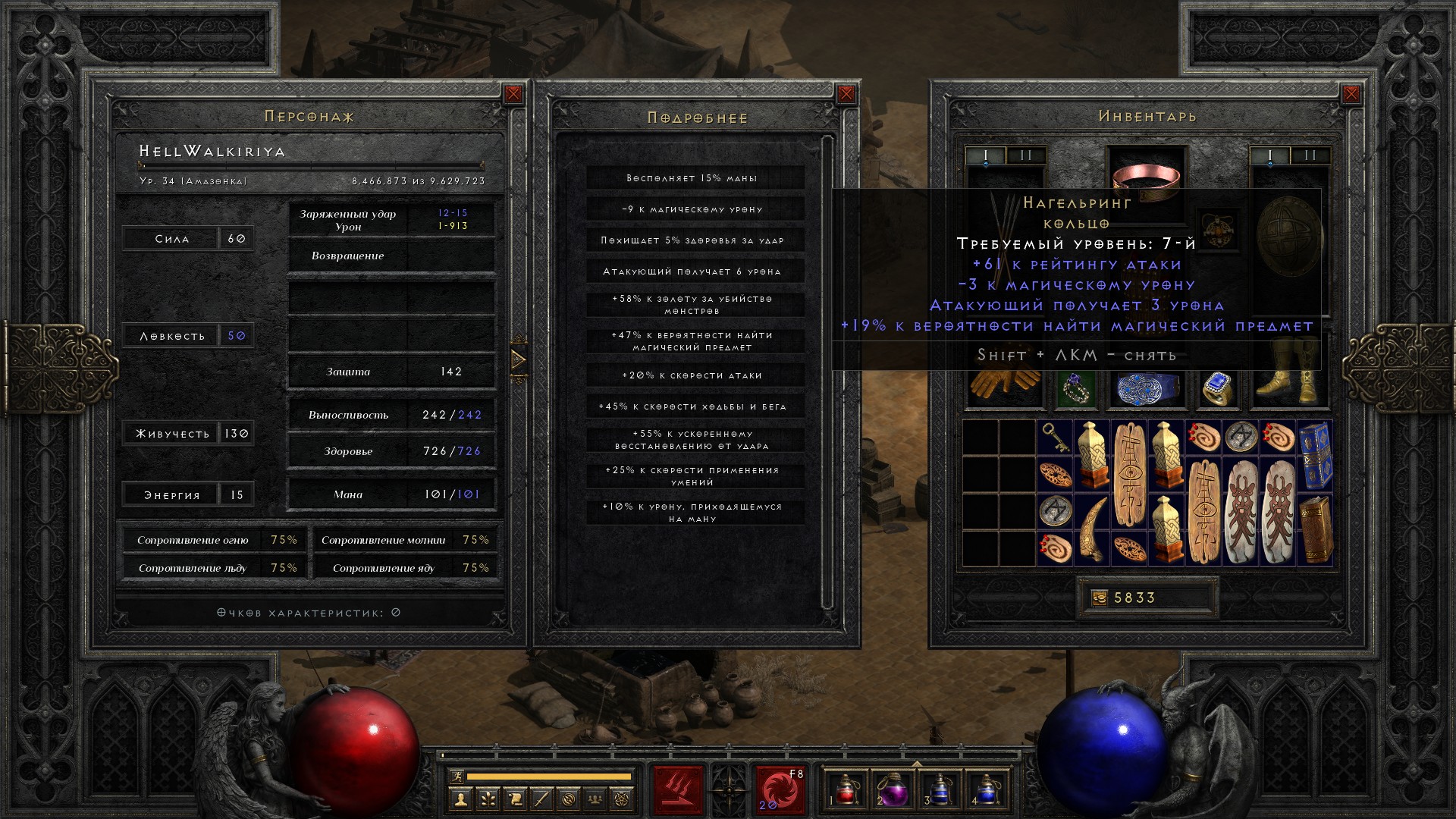This screenshot has width=1456, height=819.
Task: Open right-click skill selector with F8
Action: point(780,789)
